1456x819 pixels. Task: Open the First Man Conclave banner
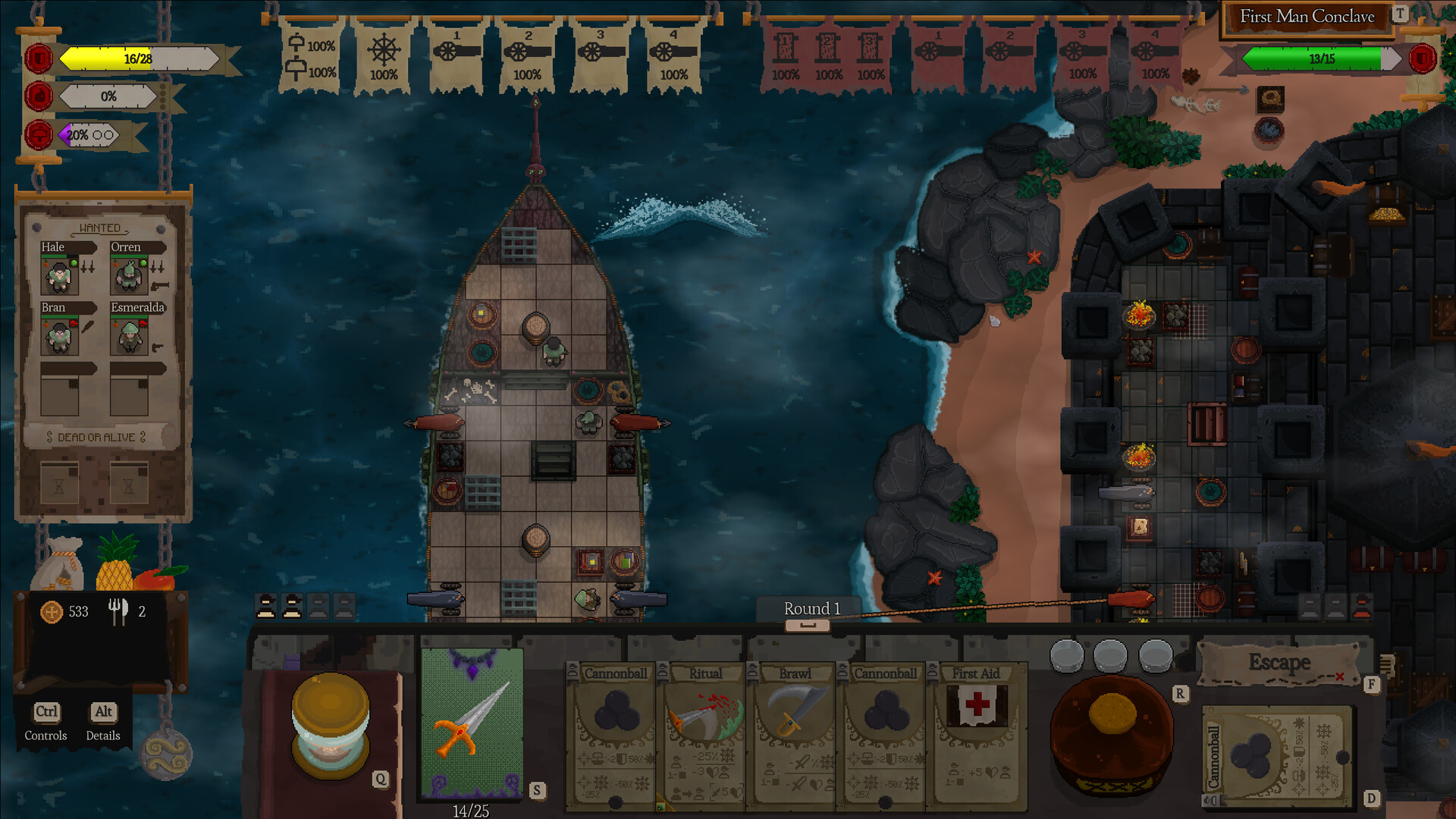point(1306,17)
